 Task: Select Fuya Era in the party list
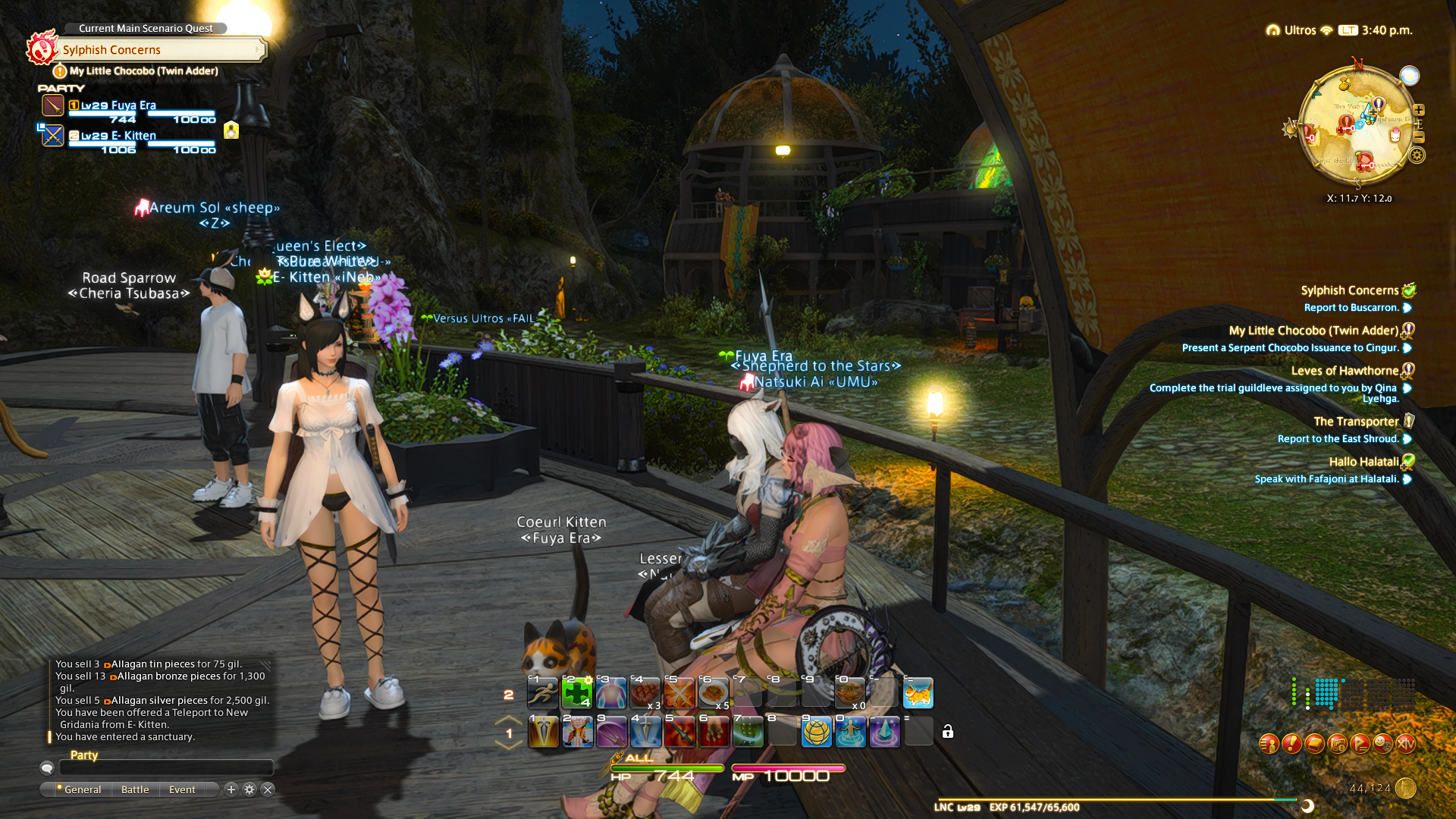tap(118, 105)
